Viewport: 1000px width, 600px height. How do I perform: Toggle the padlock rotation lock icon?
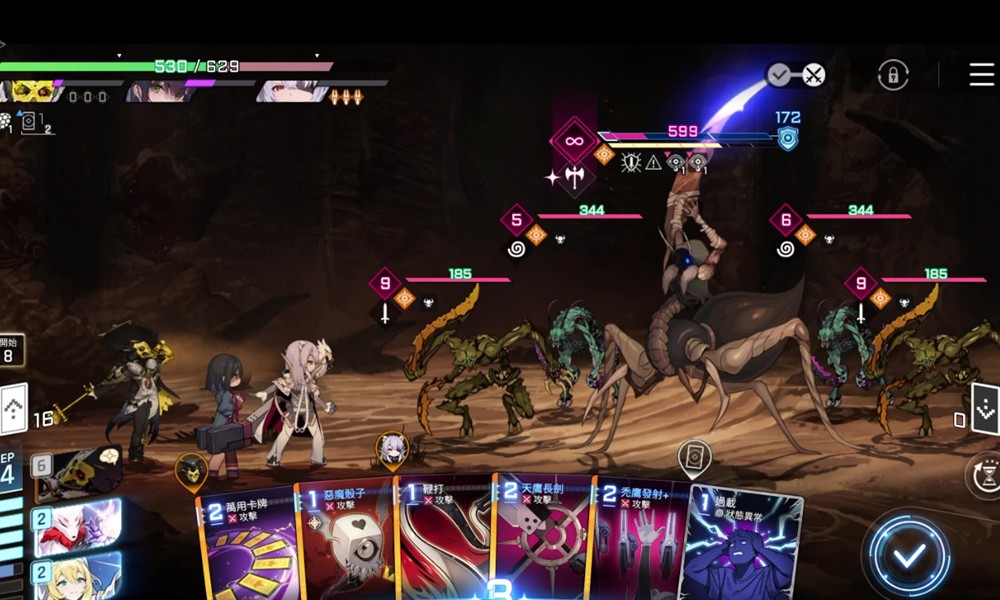[892, 75]
